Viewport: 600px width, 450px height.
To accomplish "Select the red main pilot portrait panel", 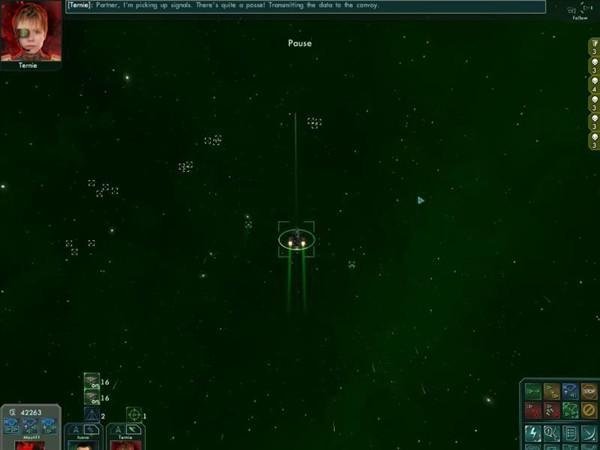I will point(30,441).
